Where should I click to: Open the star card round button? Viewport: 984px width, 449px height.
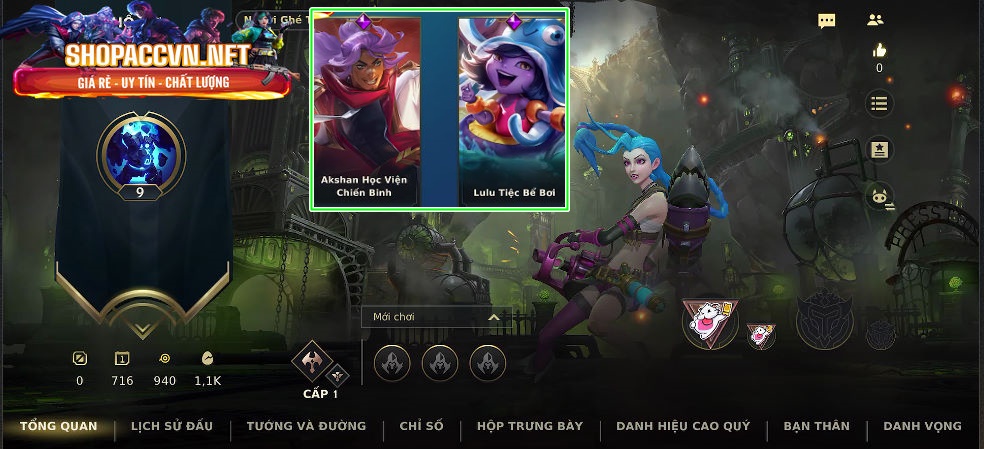pos(879,150)
